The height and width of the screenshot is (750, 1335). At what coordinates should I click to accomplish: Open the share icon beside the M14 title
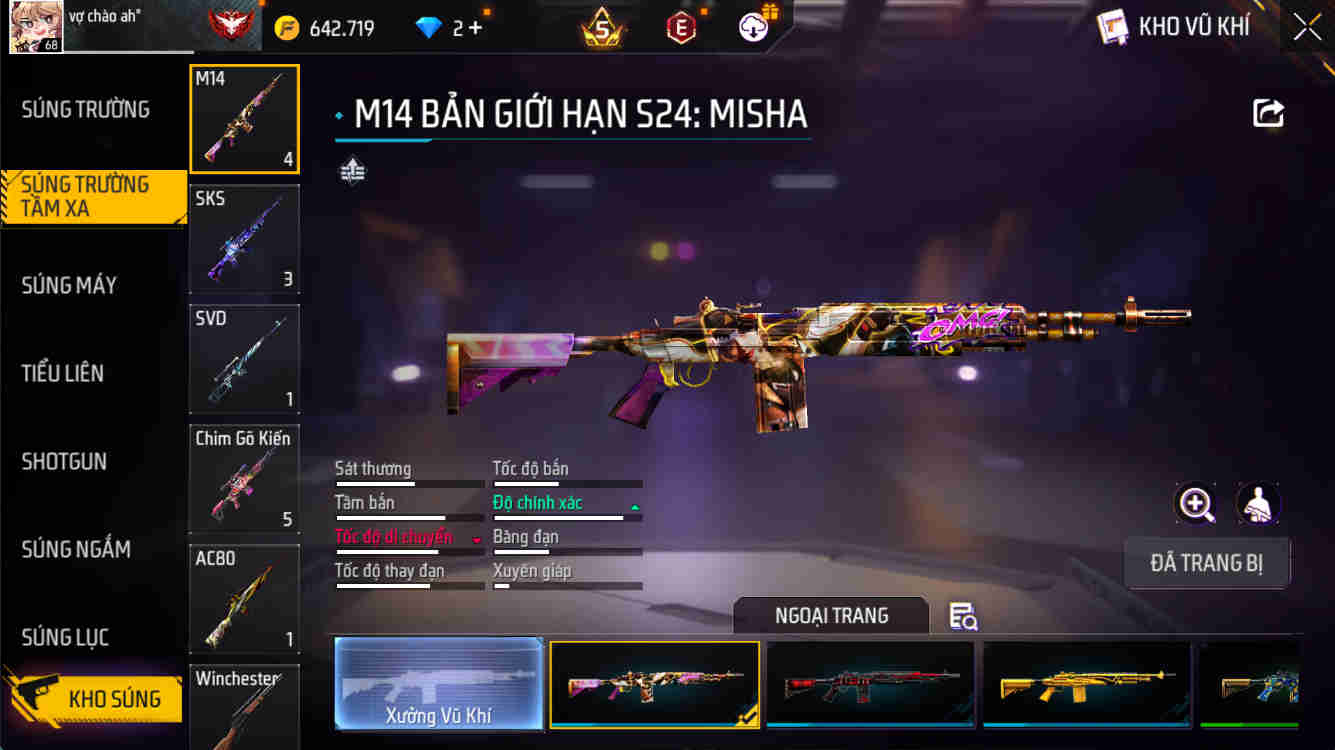pyautogui.click(x=1267, y=113)
